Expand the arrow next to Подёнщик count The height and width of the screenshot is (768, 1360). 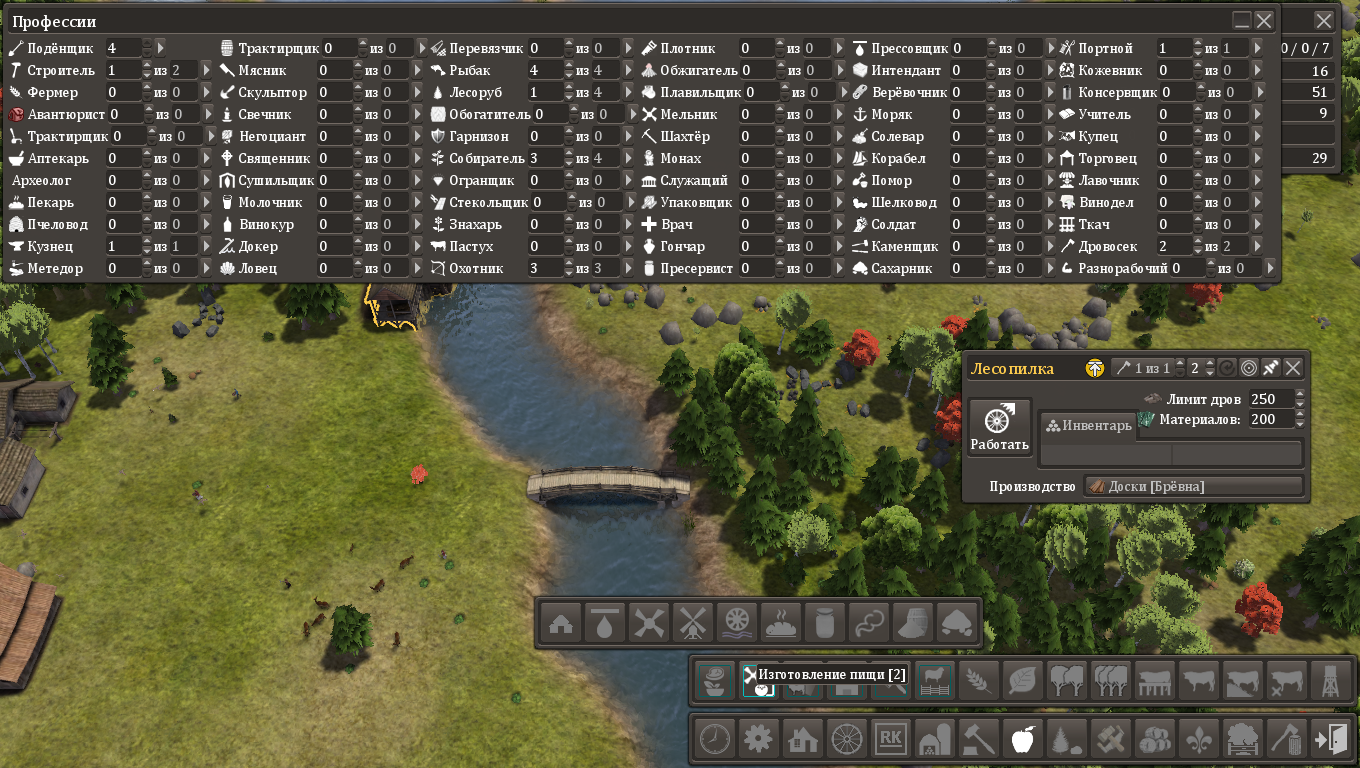point(161,48)
